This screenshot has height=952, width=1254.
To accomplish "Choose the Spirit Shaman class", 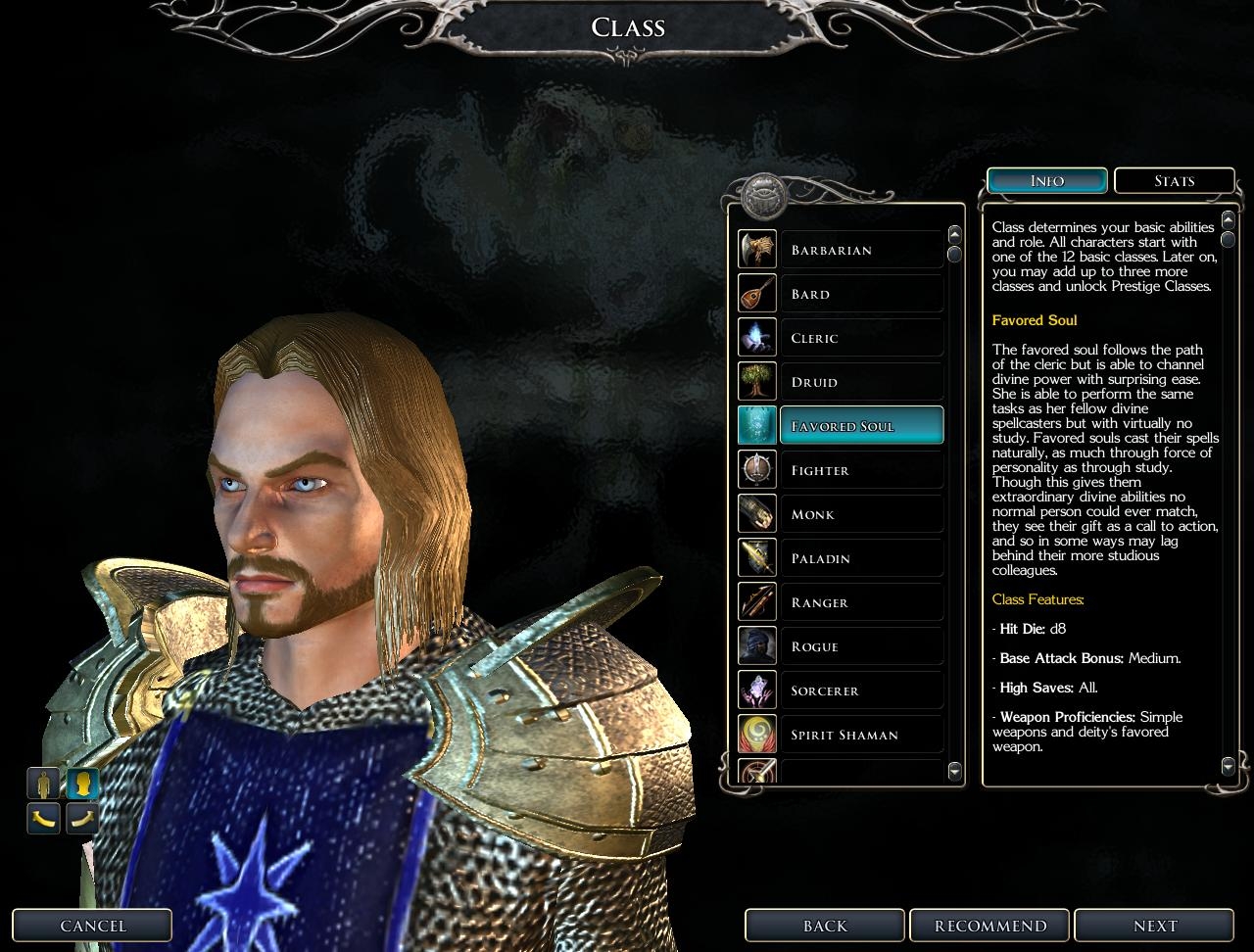I will (861, 735).
